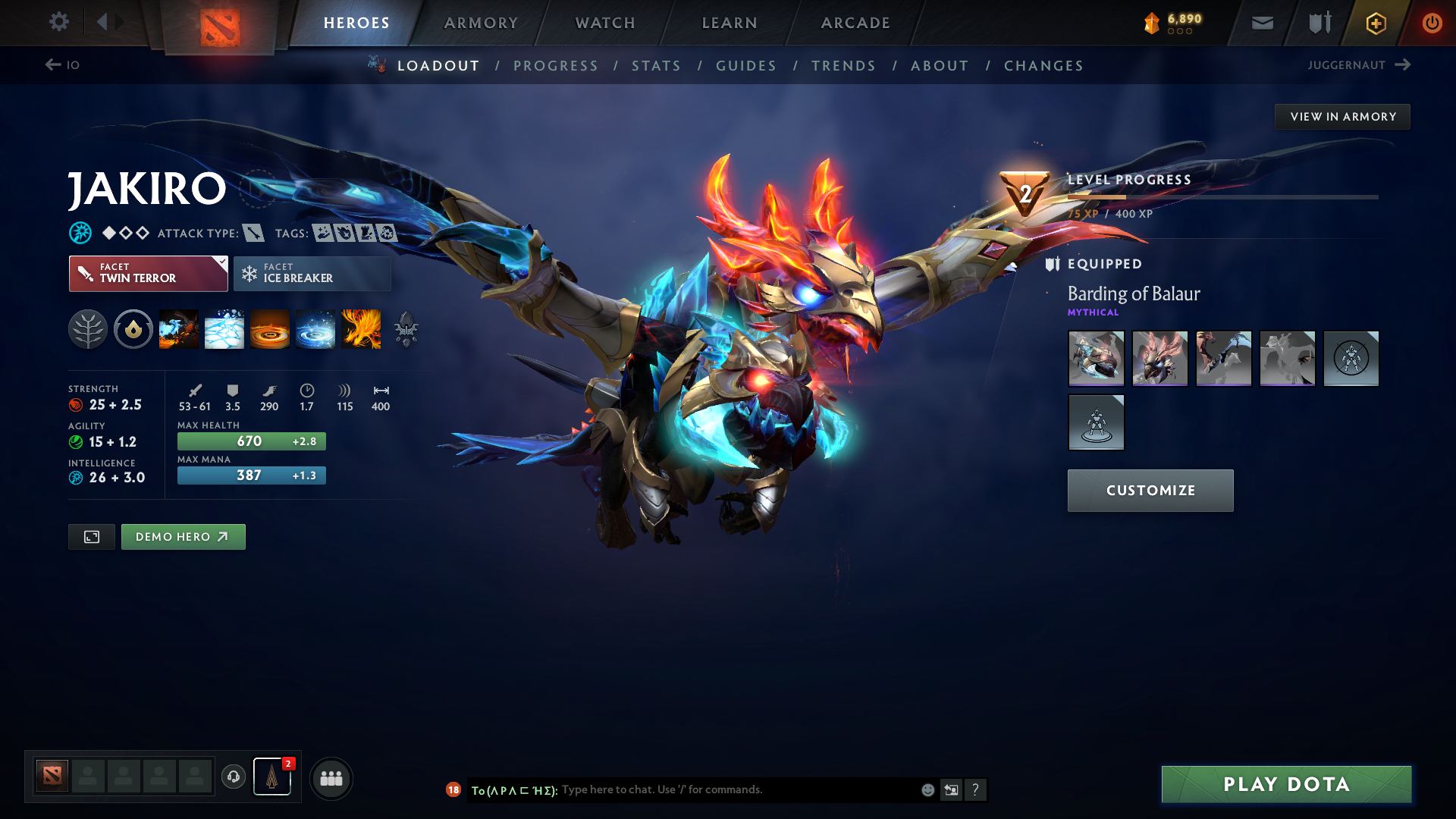Click the DEMO HERO button
This screenshot has width=1456, height=819.
coord(183,536)
